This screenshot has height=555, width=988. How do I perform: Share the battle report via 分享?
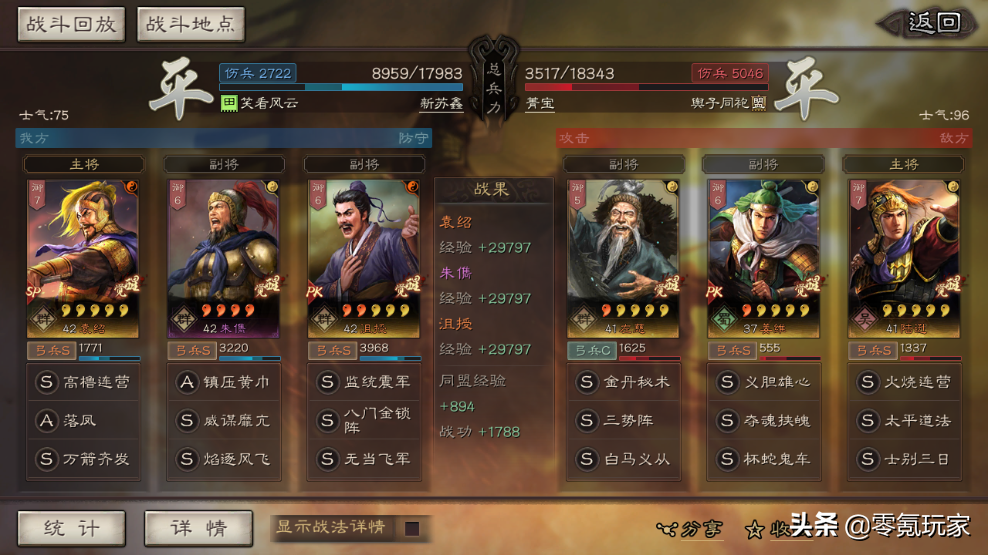(x=690, y=529)
